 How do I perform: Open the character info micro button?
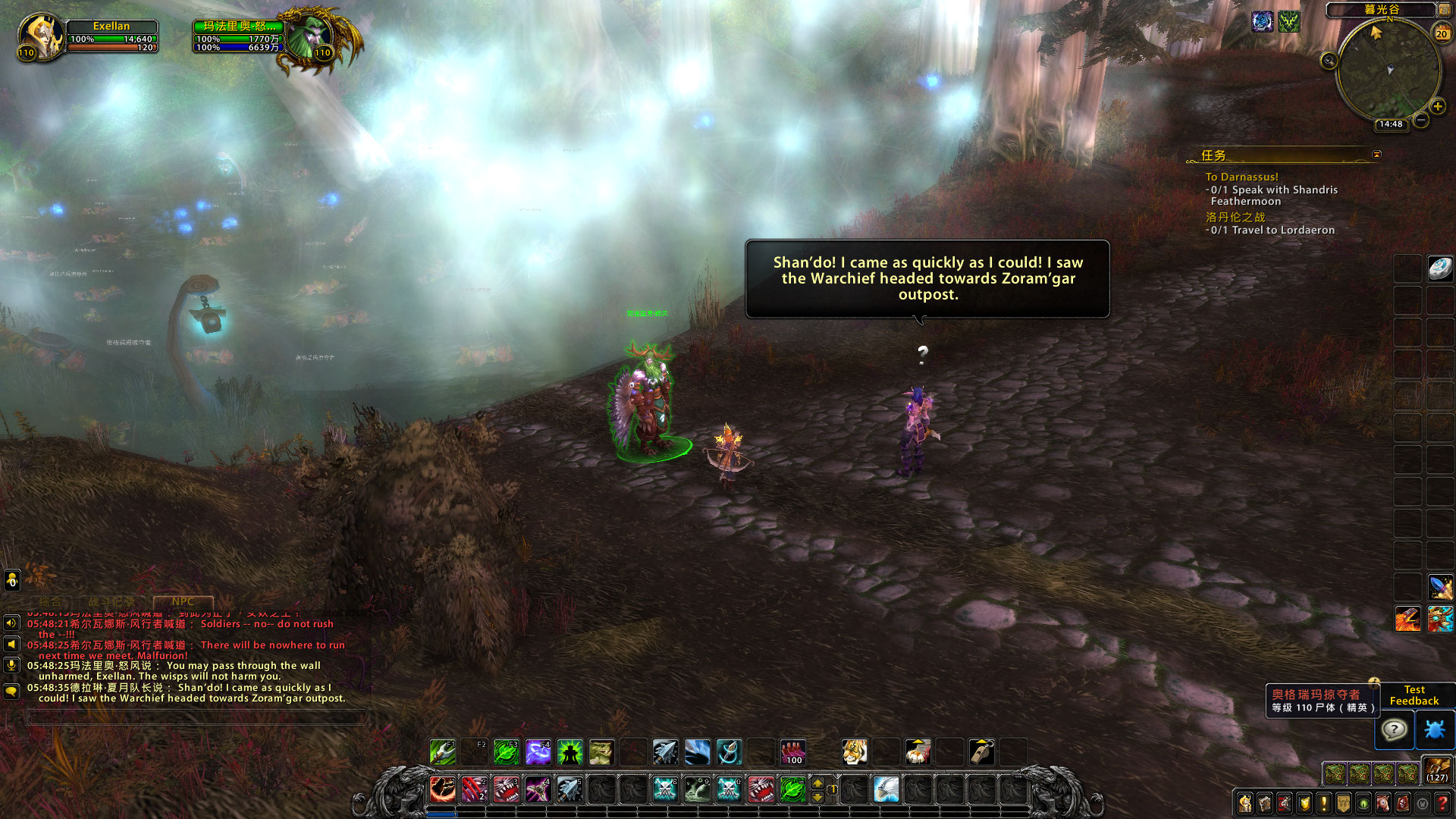click(1245, 802)
